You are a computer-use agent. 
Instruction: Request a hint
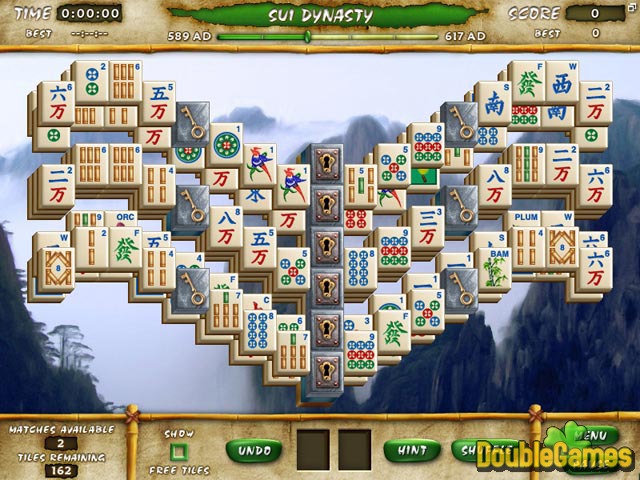[411, 450]
